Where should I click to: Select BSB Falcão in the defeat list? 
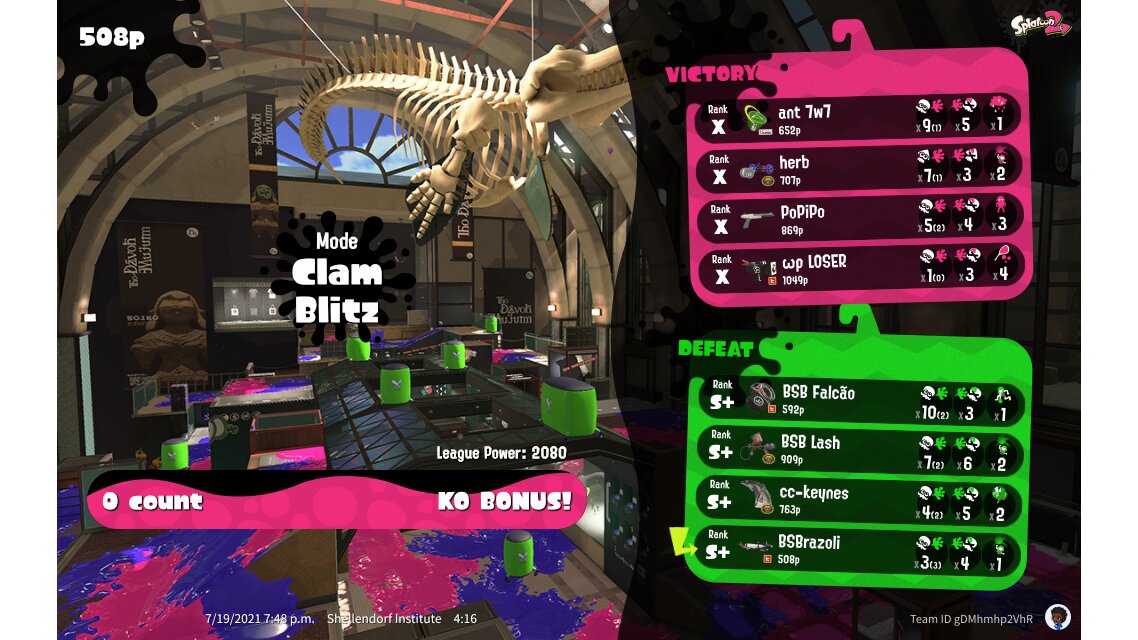[860, 399]
